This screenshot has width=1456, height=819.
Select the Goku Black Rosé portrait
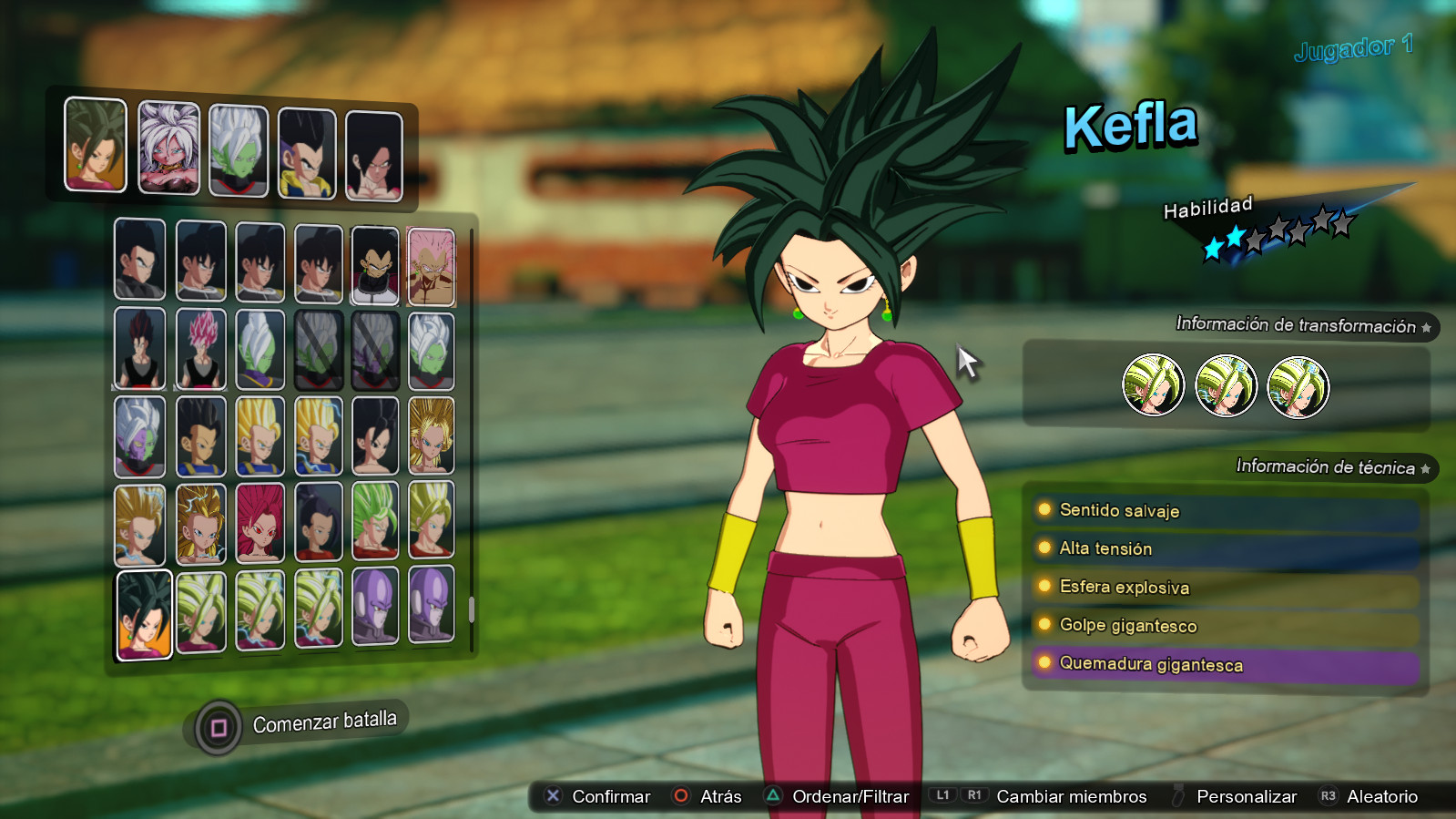200,346
